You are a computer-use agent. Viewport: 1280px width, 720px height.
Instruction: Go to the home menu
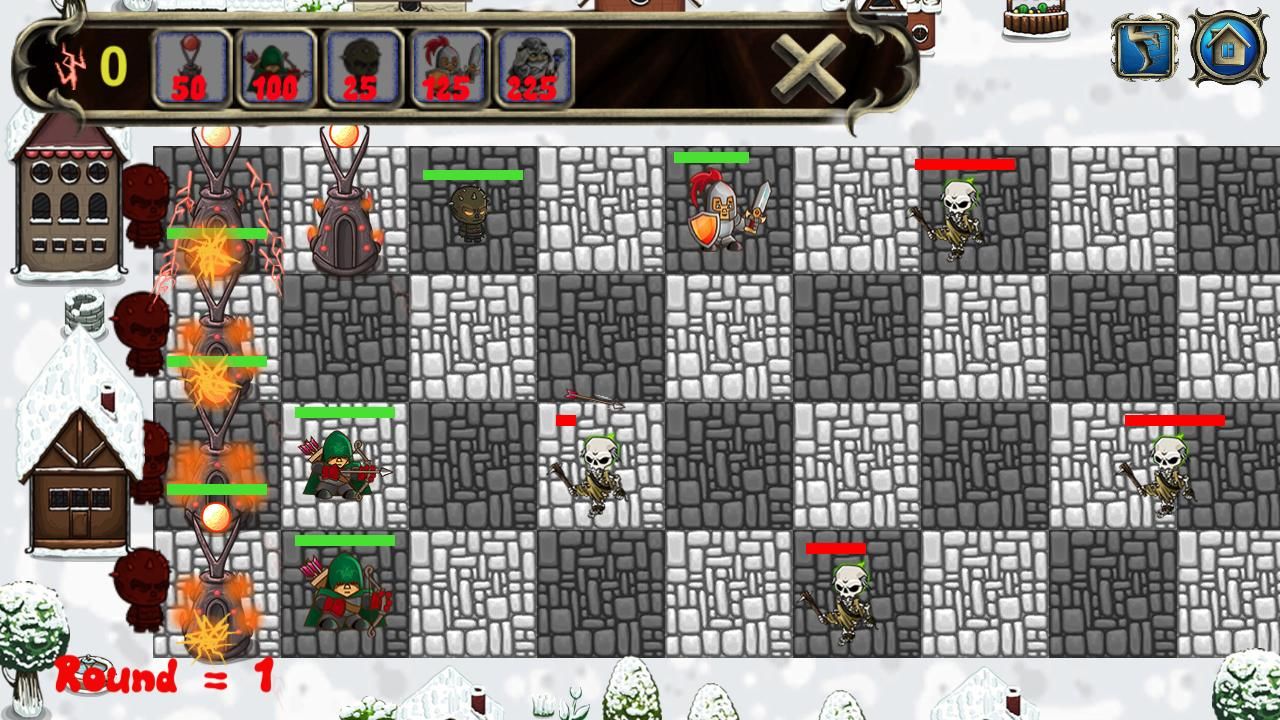pos(1228,47)
